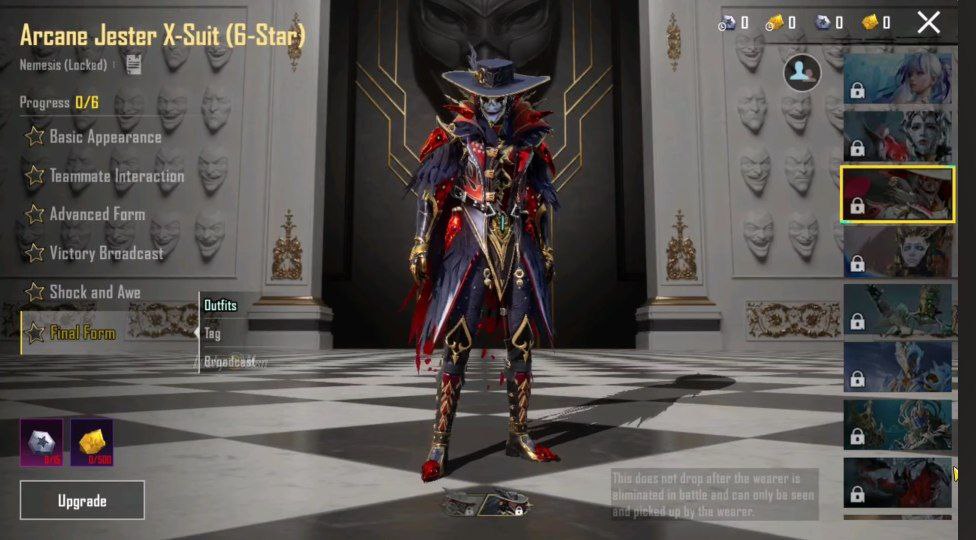
Task: Open the document icon beside Nemesis (Locked)
Action: (x=133, y=65)
